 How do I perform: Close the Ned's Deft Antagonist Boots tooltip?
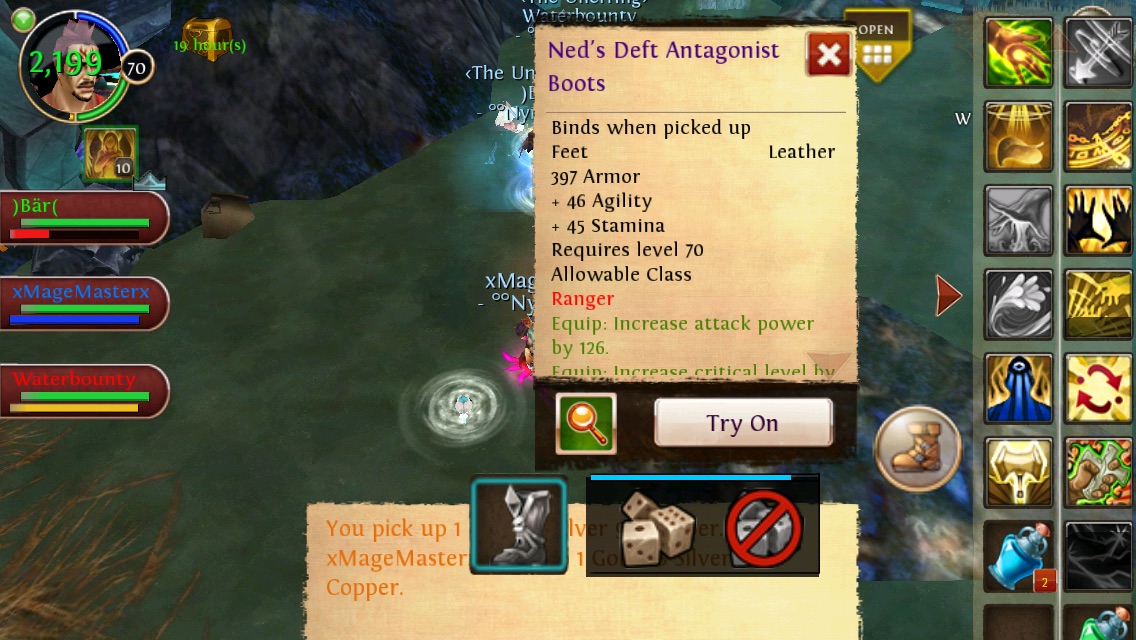(829, 55)
